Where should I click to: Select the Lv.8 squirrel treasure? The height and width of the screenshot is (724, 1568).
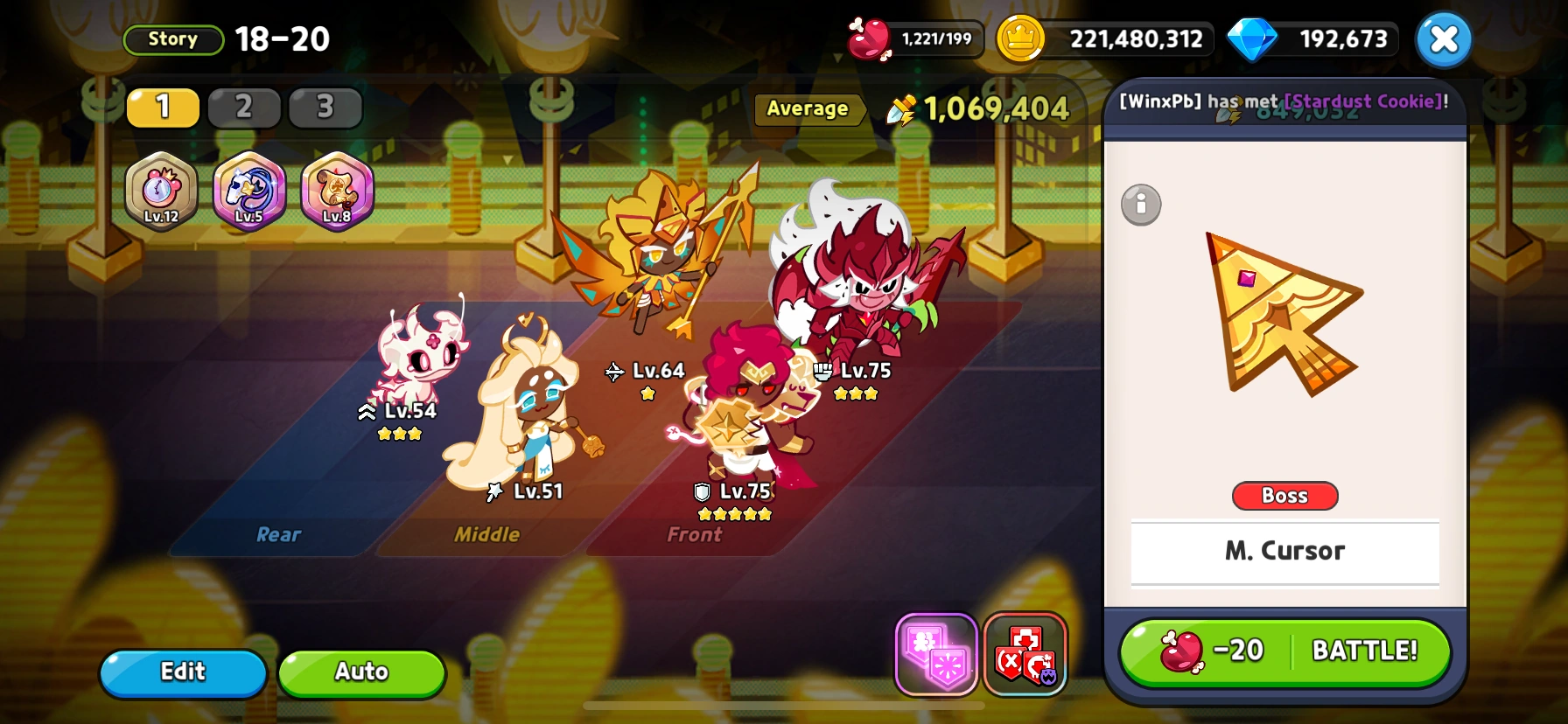coord(337,191)
